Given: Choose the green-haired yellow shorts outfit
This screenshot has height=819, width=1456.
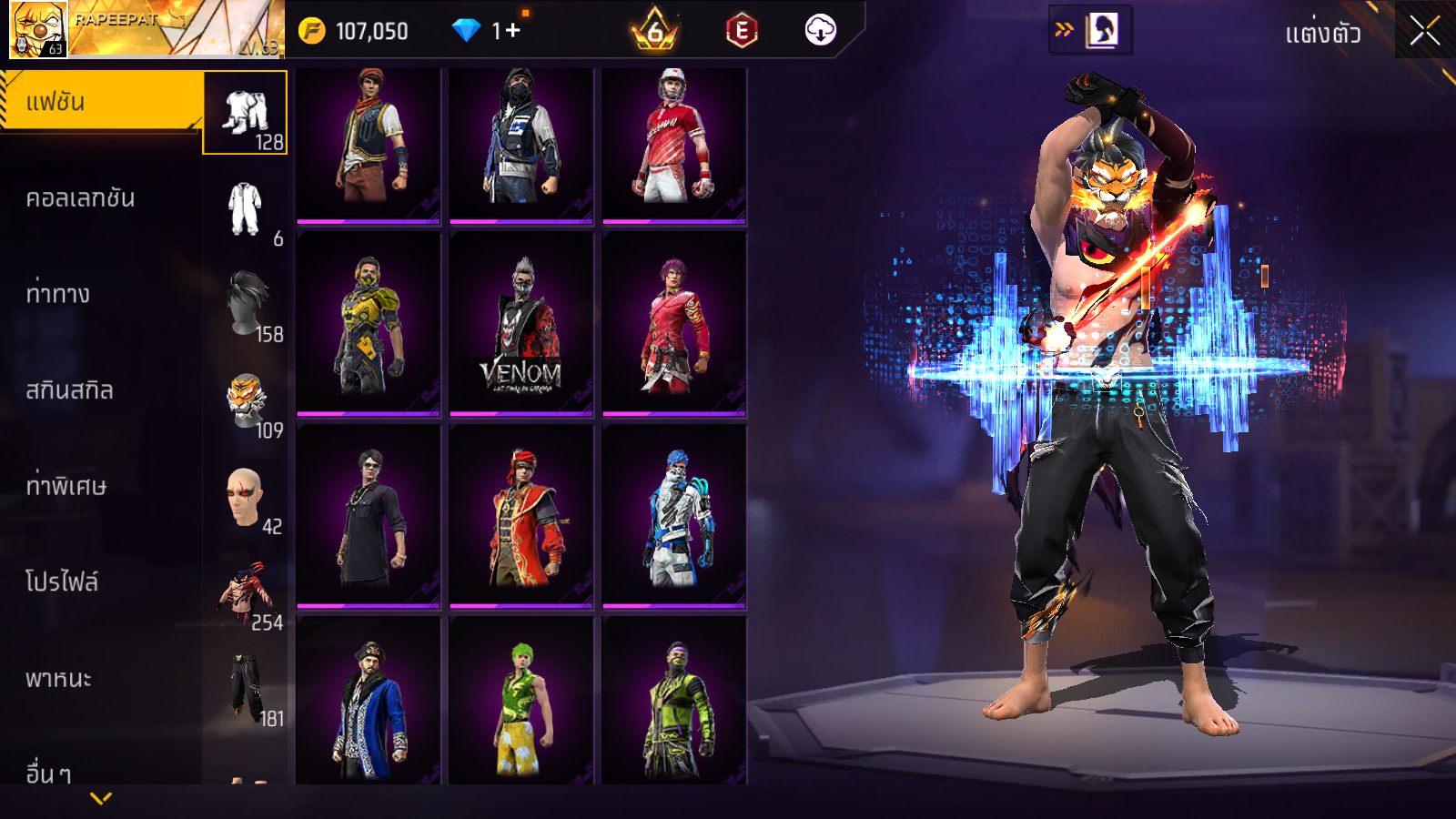Looking at the screenshot, I should (x=521, y=701).
